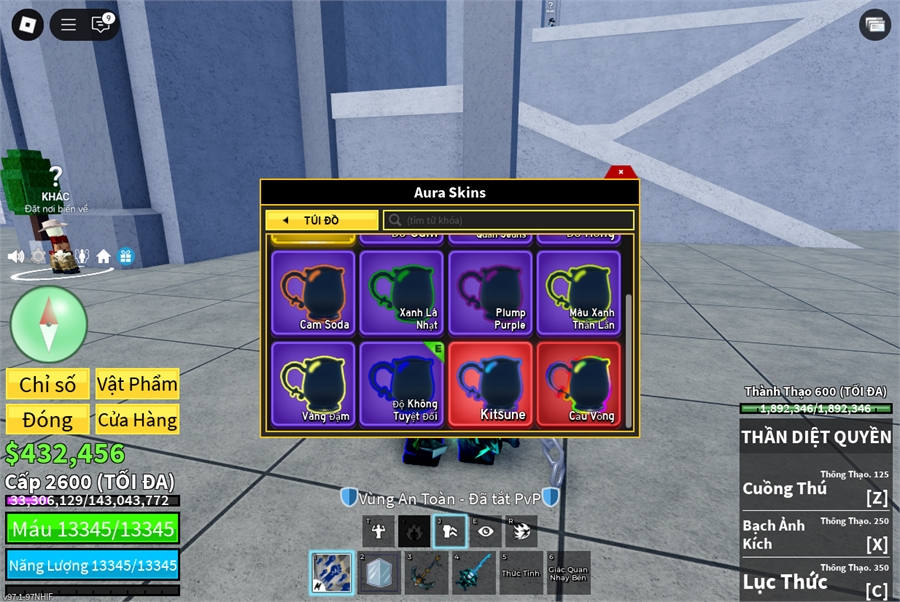Equip the Kitsune aura skin
The image size is (900, 602).
pos(490,384)
